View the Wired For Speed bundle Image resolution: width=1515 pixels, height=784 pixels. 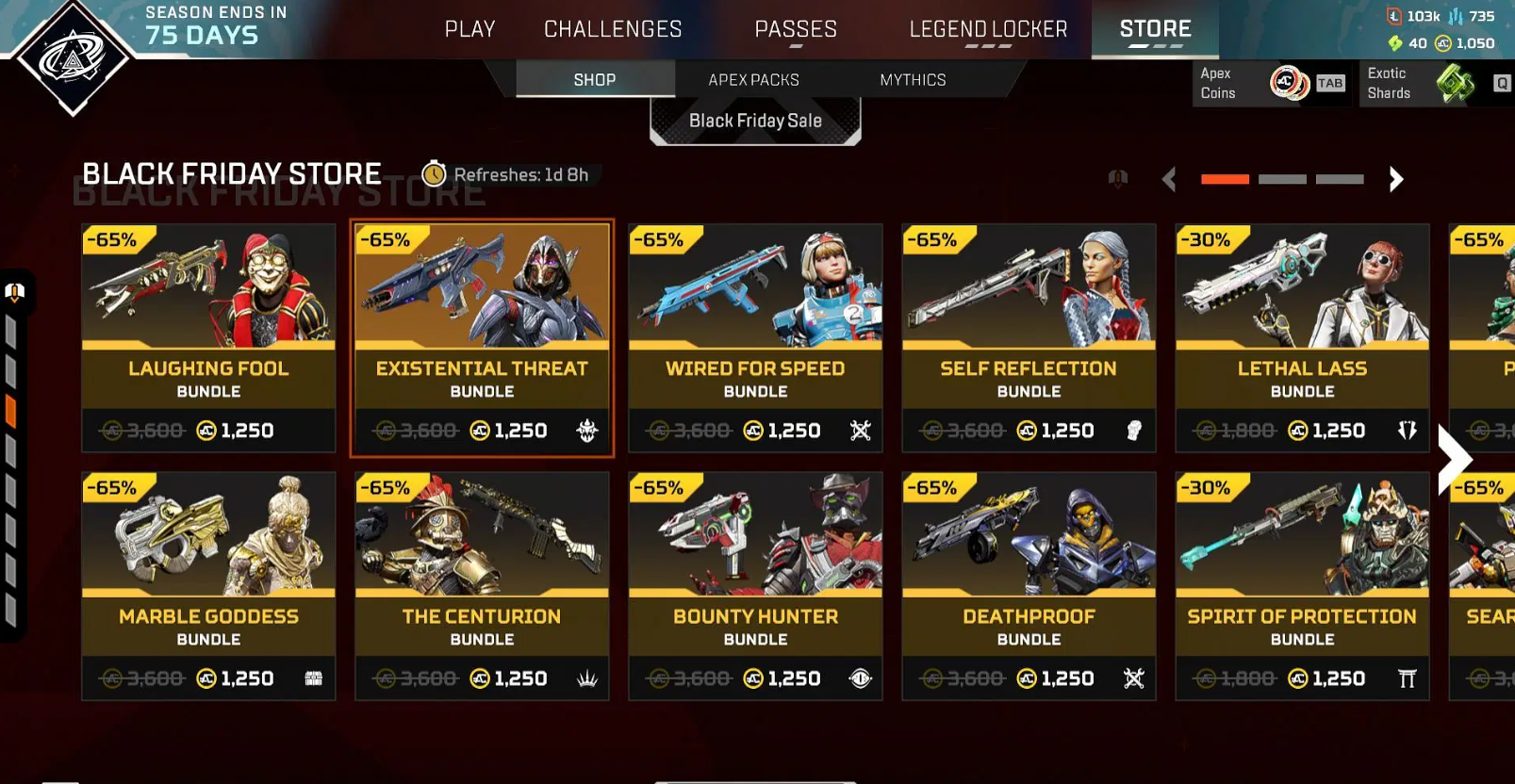(x=755, y=337)
